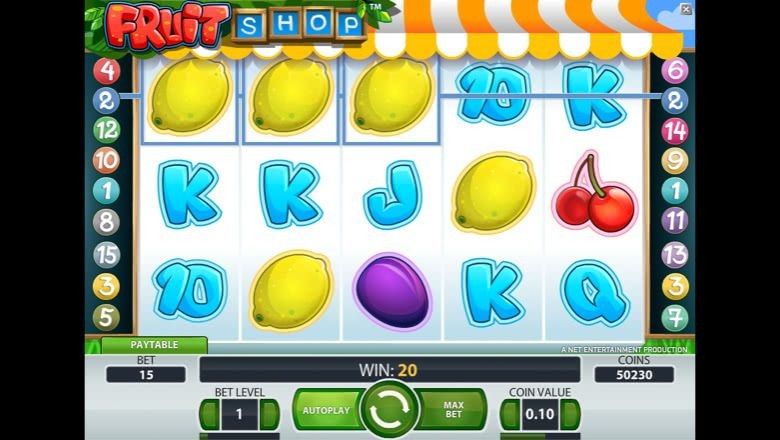Decrease the bet level
This screenshot has height=440, width=780.
(x=209, y=414)
